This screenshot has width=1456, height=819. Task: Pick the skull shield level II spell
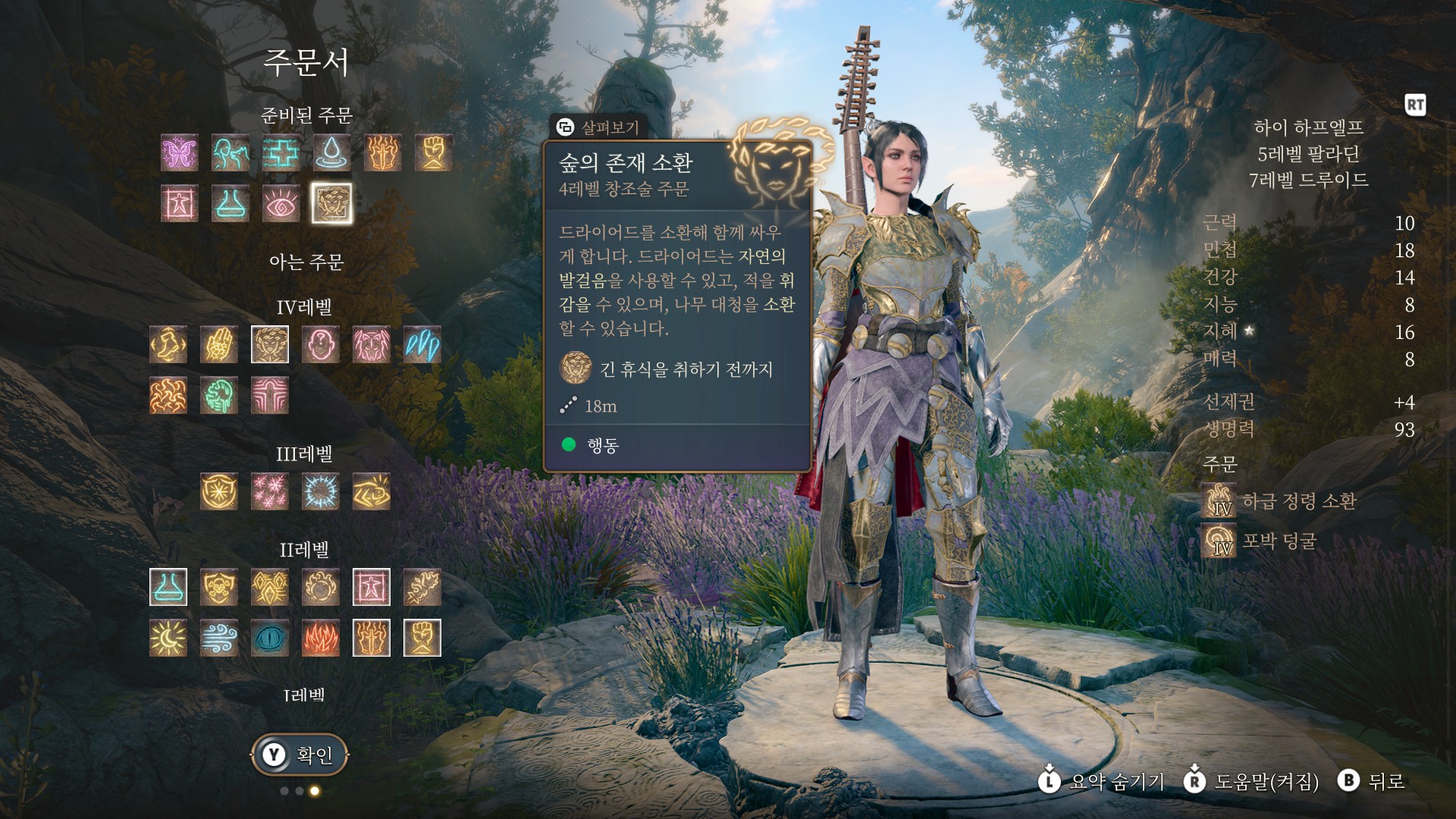219,587
